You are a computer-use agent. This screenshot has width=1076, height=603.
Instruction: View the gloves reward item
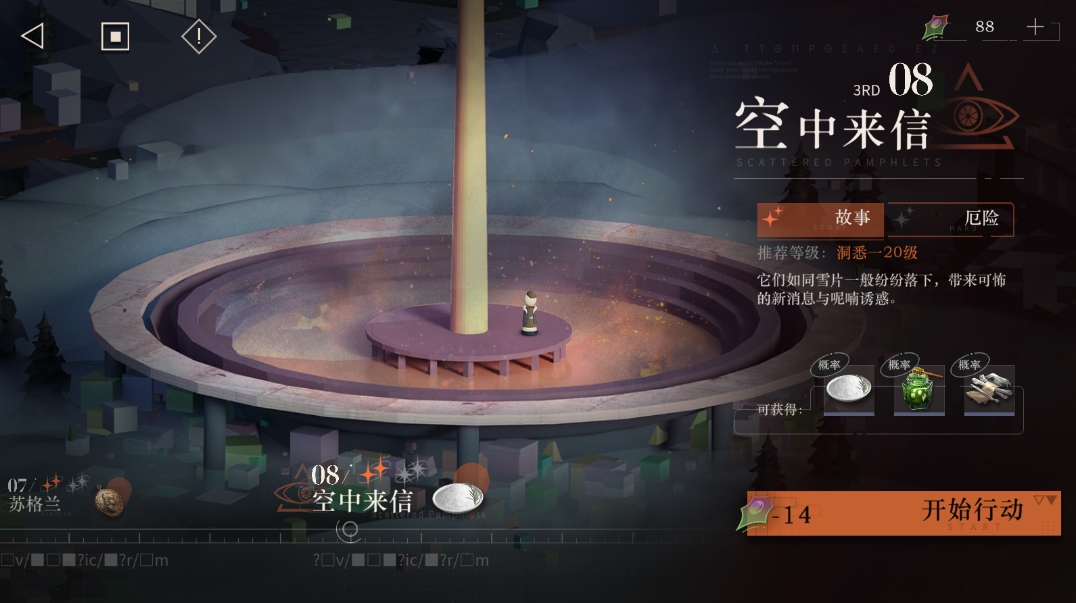point(989,391)
